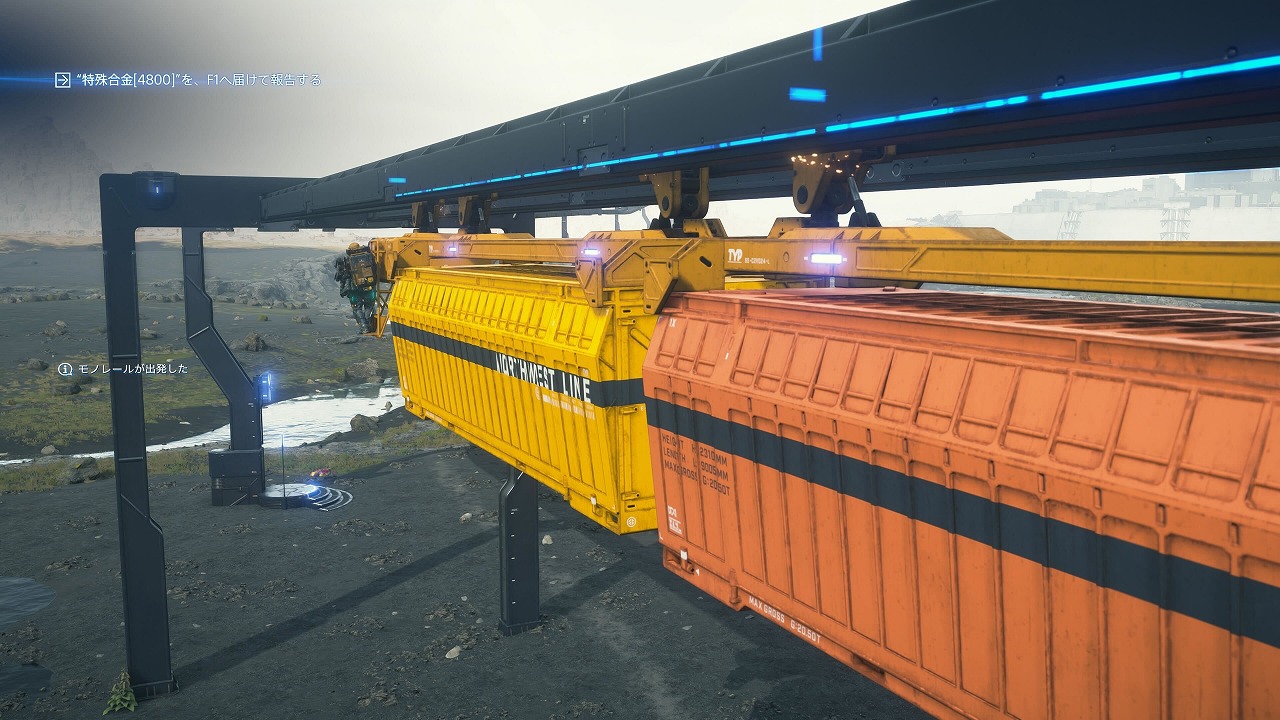This screenshot has width=1280, height=720.
Task: Select the 特殊合金 delivery objective tracker
Action: coord(197,80)
